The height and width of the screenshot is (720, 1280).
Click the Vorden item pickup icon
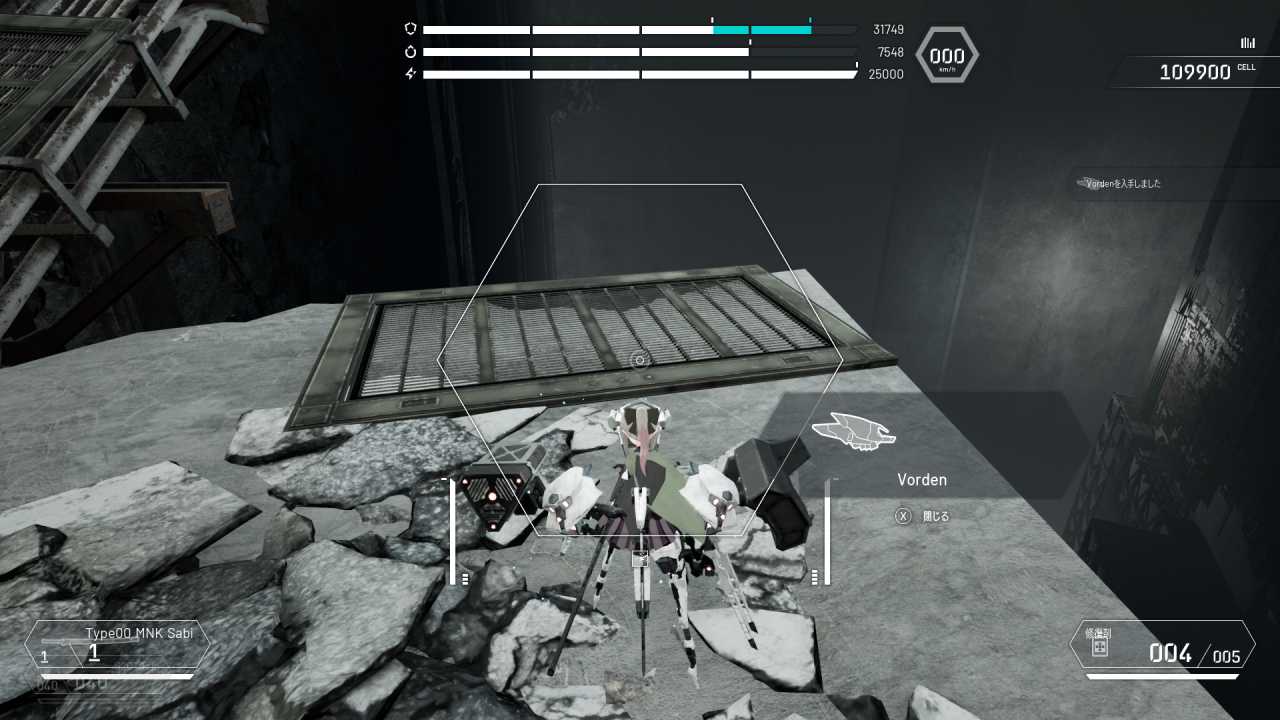[853, 431]
